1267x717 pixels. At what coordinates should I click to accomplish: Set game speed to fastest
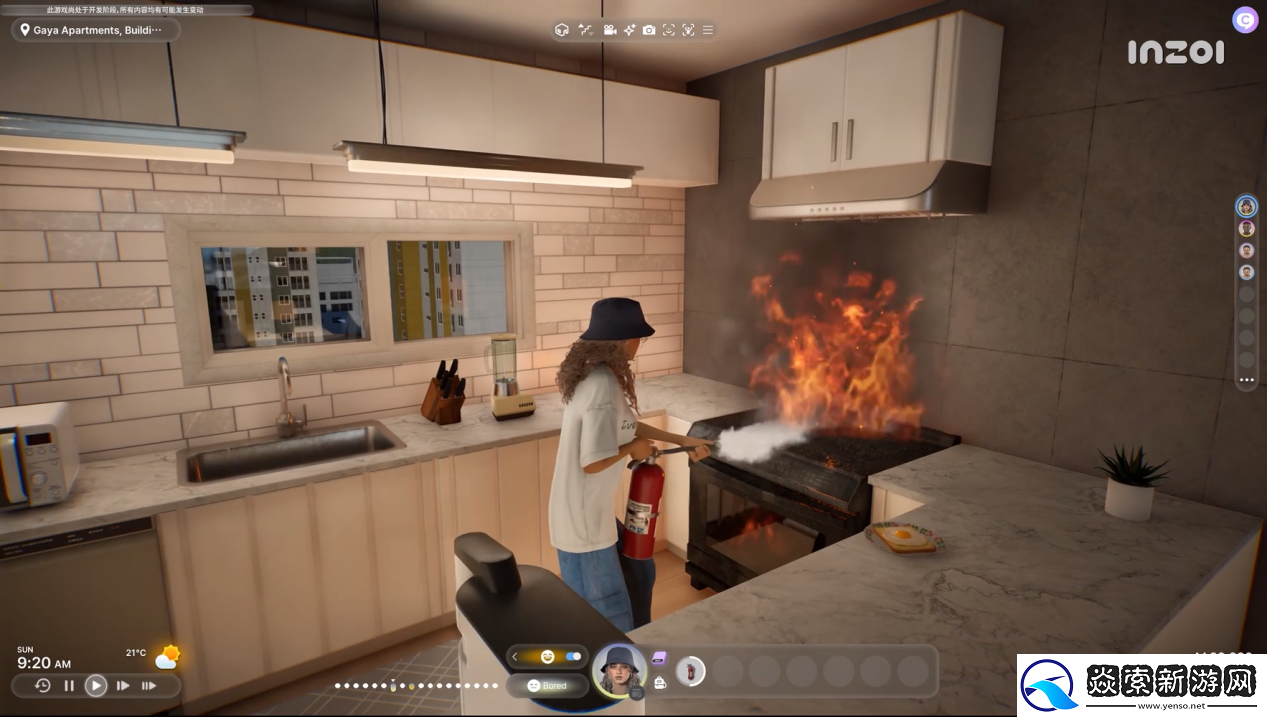[x=149, y=685]
